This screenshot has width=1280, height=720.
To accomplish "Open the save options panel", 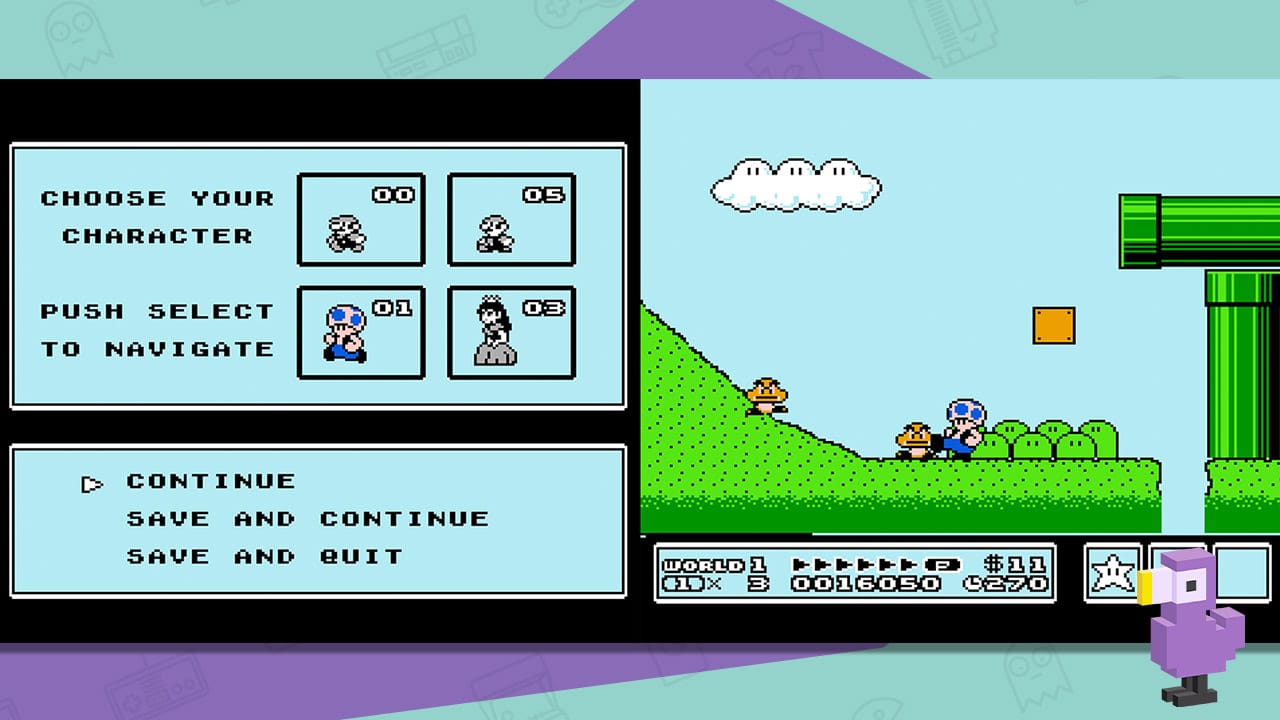I will pos(317,518).
